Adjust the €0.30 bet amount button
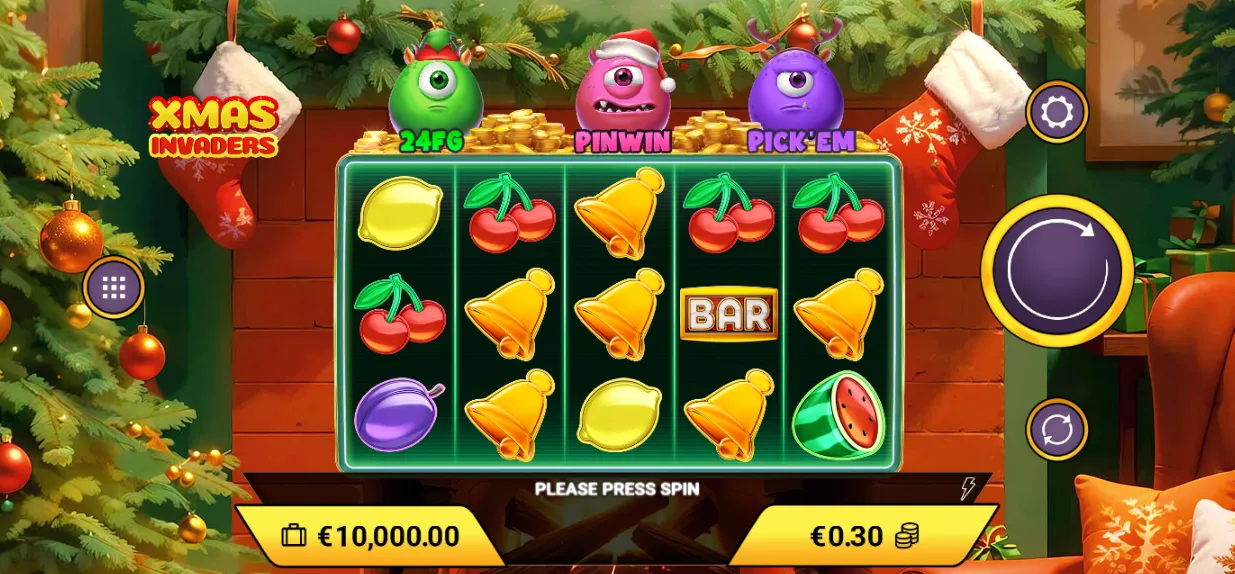The image size is (1235, 574). (x=864, y=536)
